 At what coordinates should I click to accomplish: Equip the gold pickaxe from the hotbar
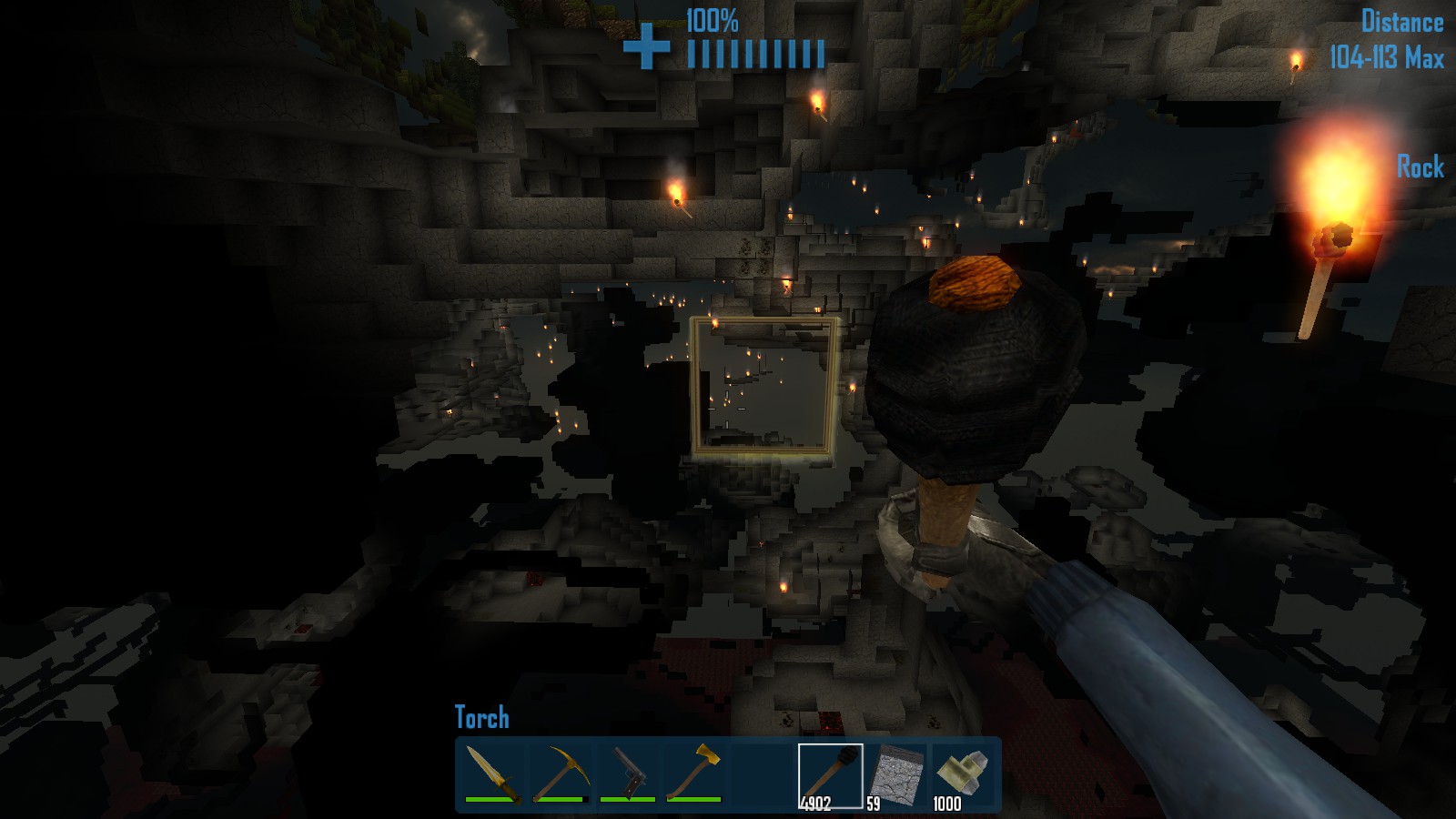pos(560,773)
